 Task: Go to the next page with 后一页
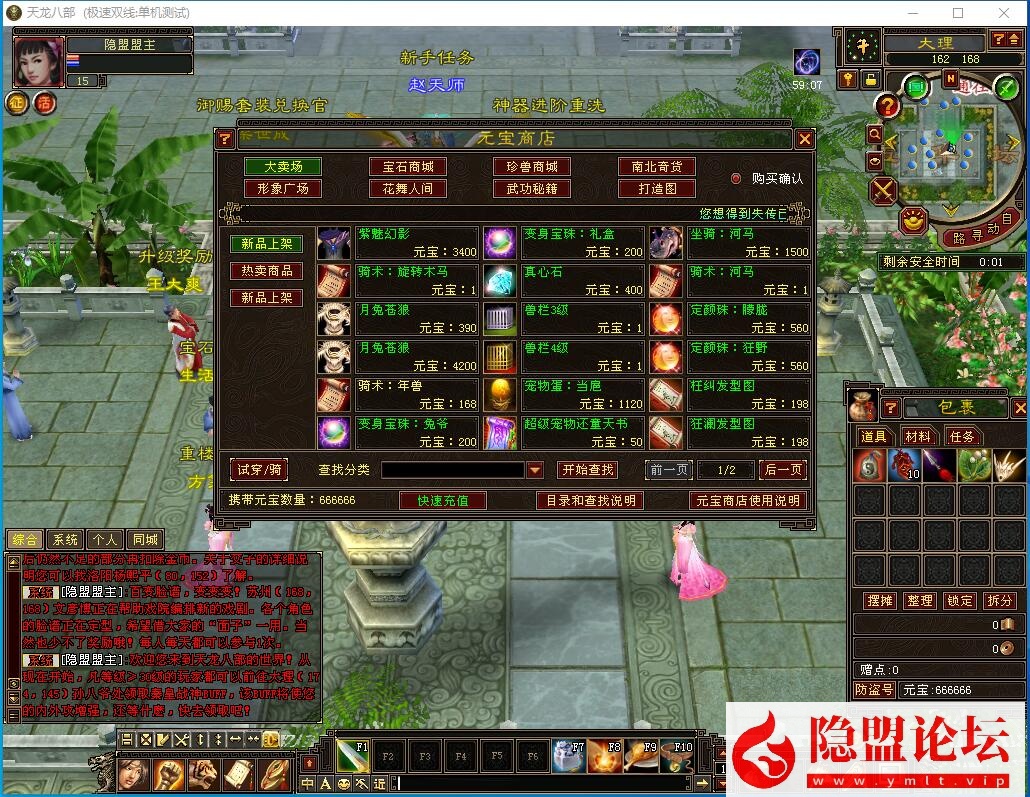point(782,470)
